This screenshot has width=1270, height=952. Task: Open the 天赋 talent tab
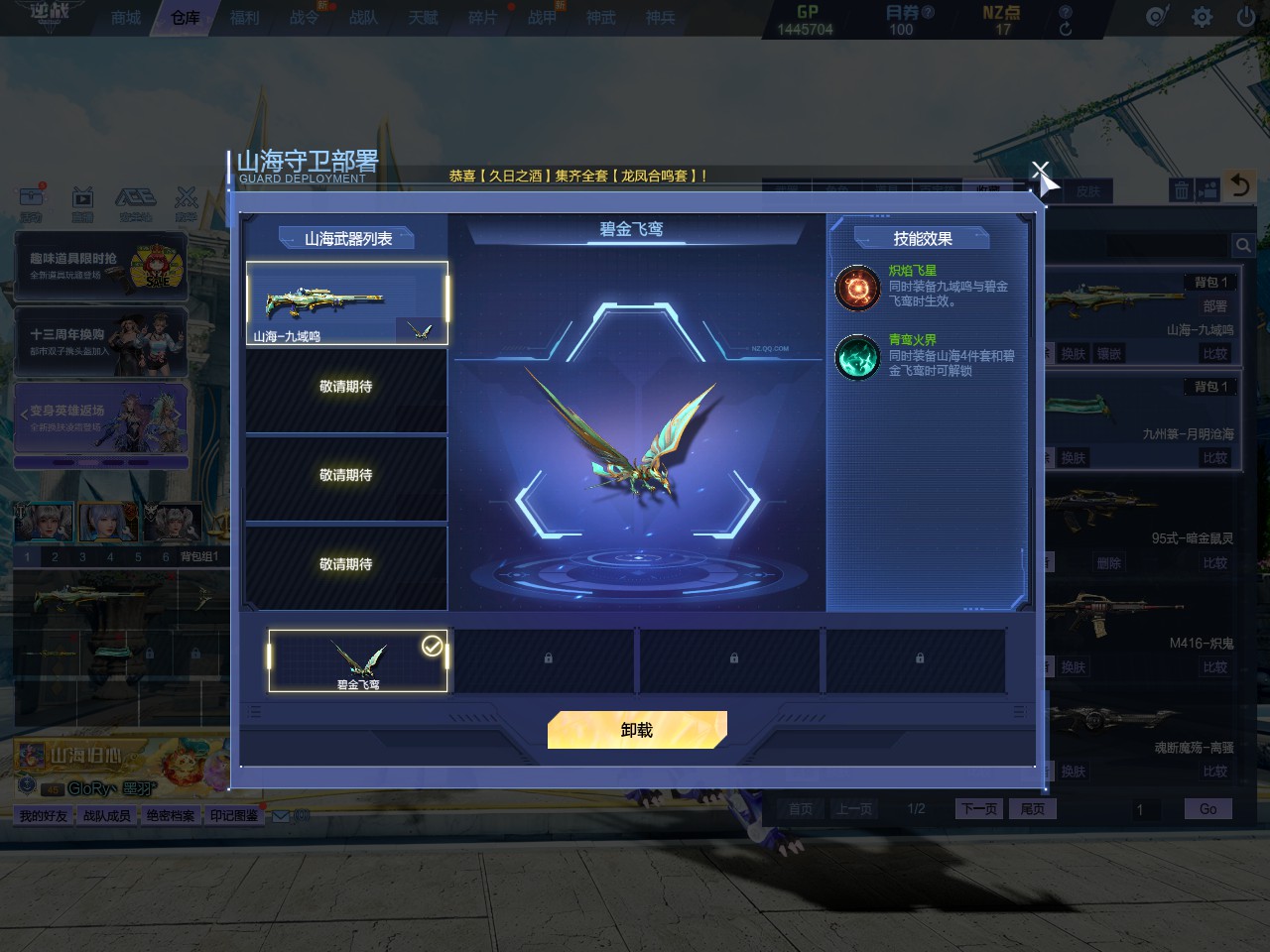(423, 18)
